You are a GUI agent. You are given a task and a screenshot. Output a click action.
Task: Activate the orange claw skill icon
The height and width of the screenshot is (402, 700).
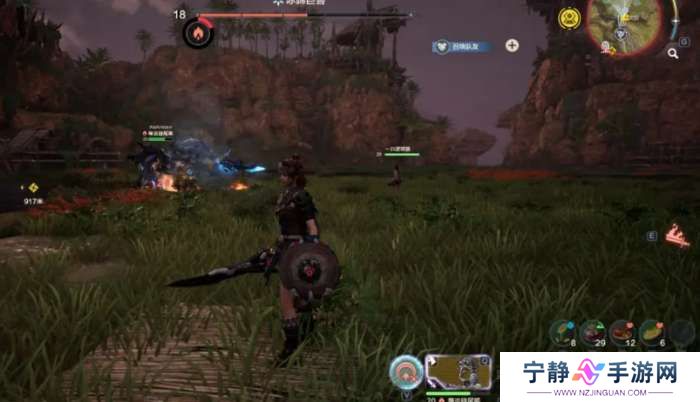pos(677,237)
